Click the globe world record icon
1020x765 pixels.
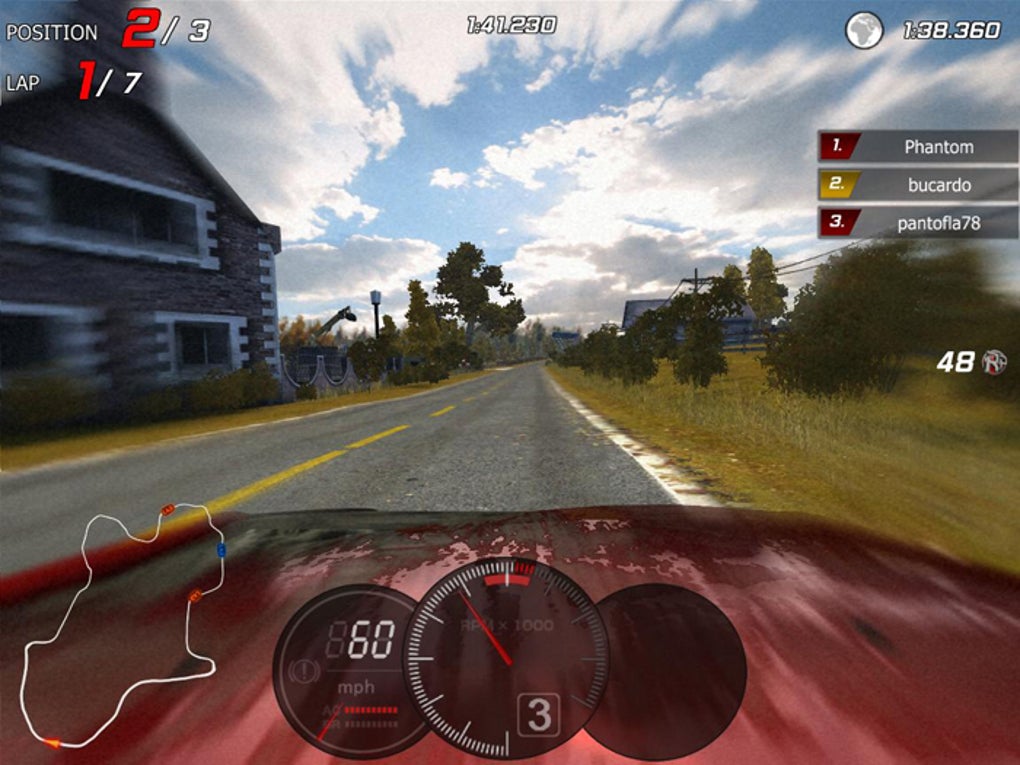(x=864, y=30)
